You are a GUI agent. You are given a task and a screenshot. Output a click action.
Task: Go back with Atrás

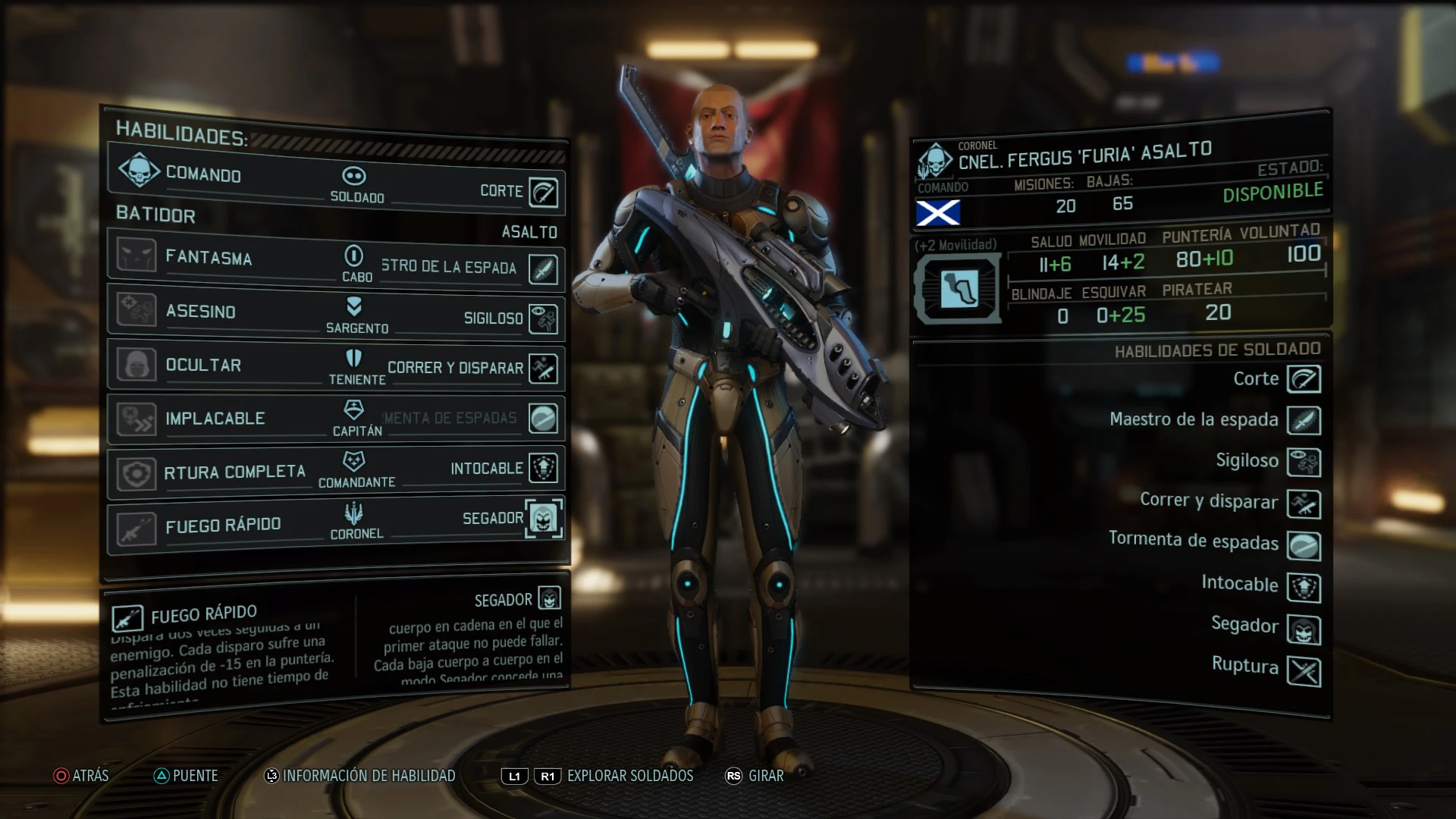click(80, 776)
